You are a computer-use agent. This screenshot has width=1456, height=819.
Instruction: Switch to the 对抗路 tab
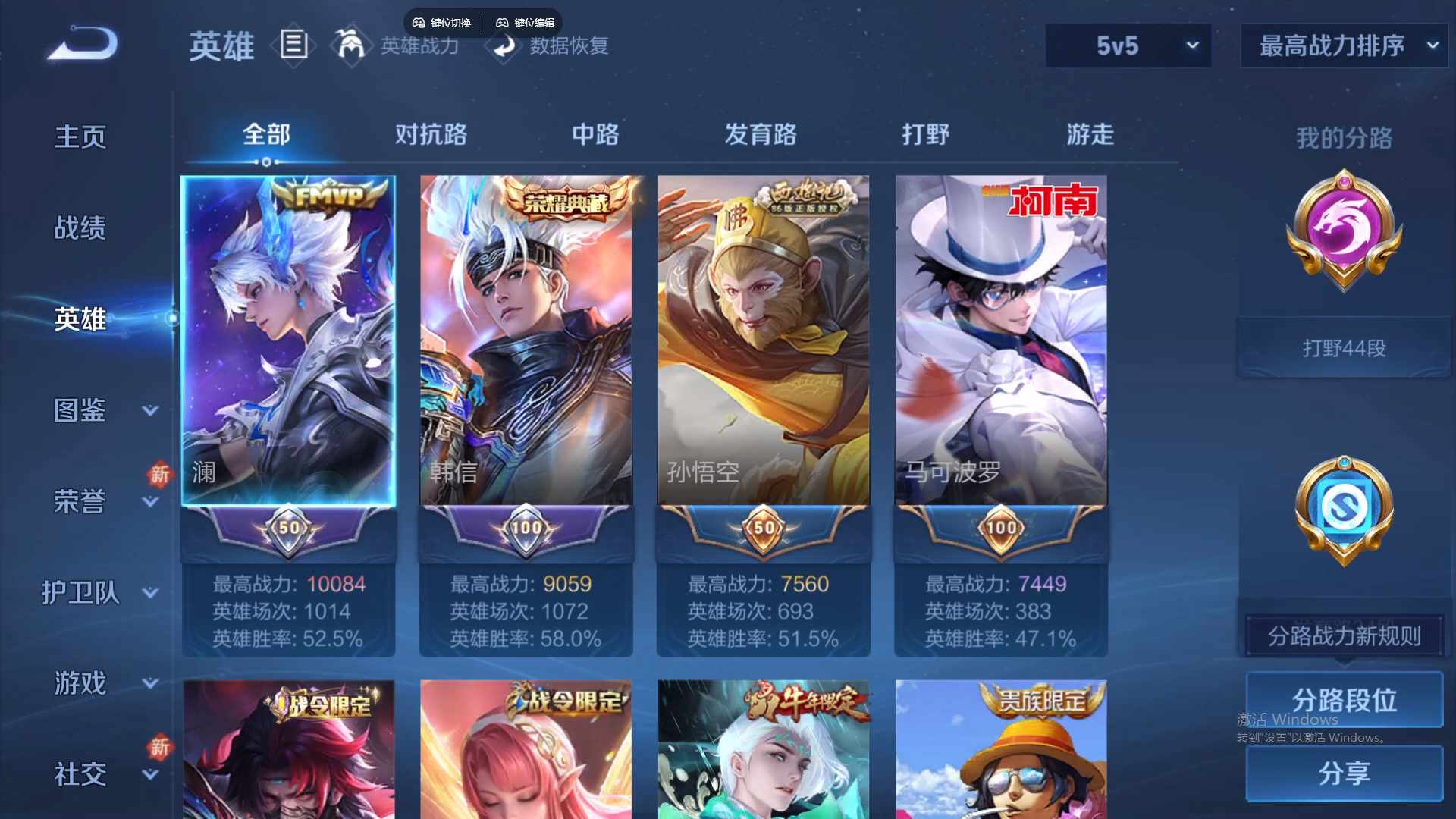[431, 135]
